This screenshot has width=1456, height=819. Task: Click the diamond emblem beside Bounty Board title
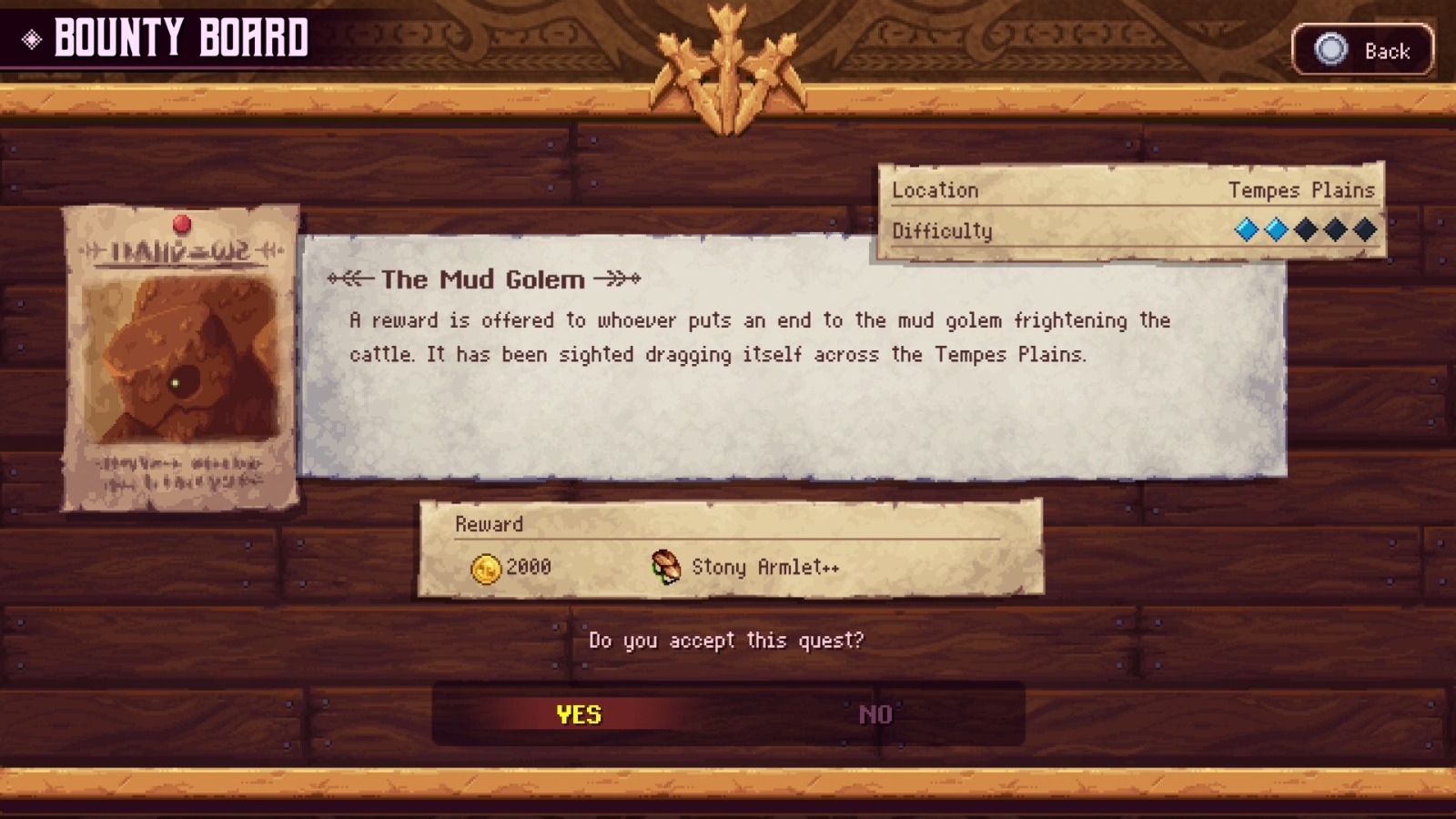(x=32, y=38)
